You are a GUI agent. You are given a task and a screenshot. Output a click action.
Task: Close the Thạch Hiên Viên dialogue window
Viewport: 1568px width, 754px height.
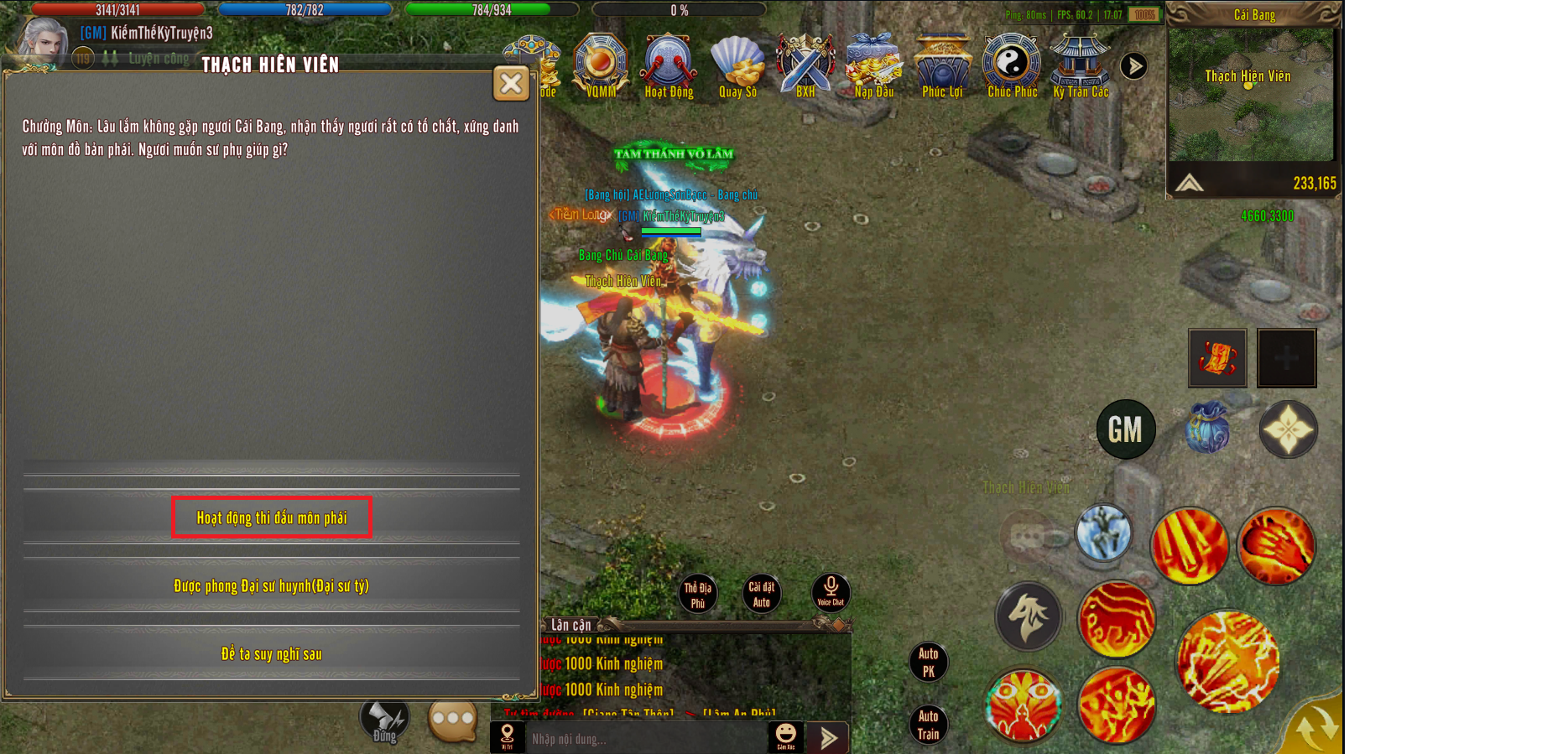tap(511, 83)
